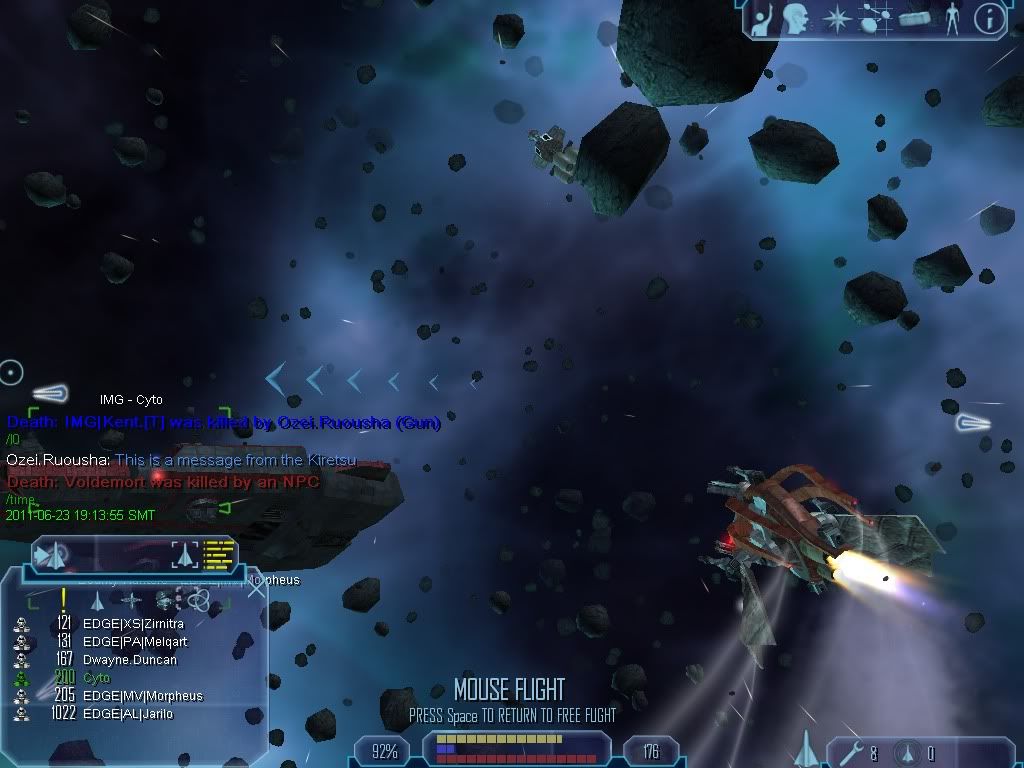Open the raised-hand figure panel in top toolbar
The width and height of the screenshot is (1024, 768).
pyautogui.click(x=761, y=19)
